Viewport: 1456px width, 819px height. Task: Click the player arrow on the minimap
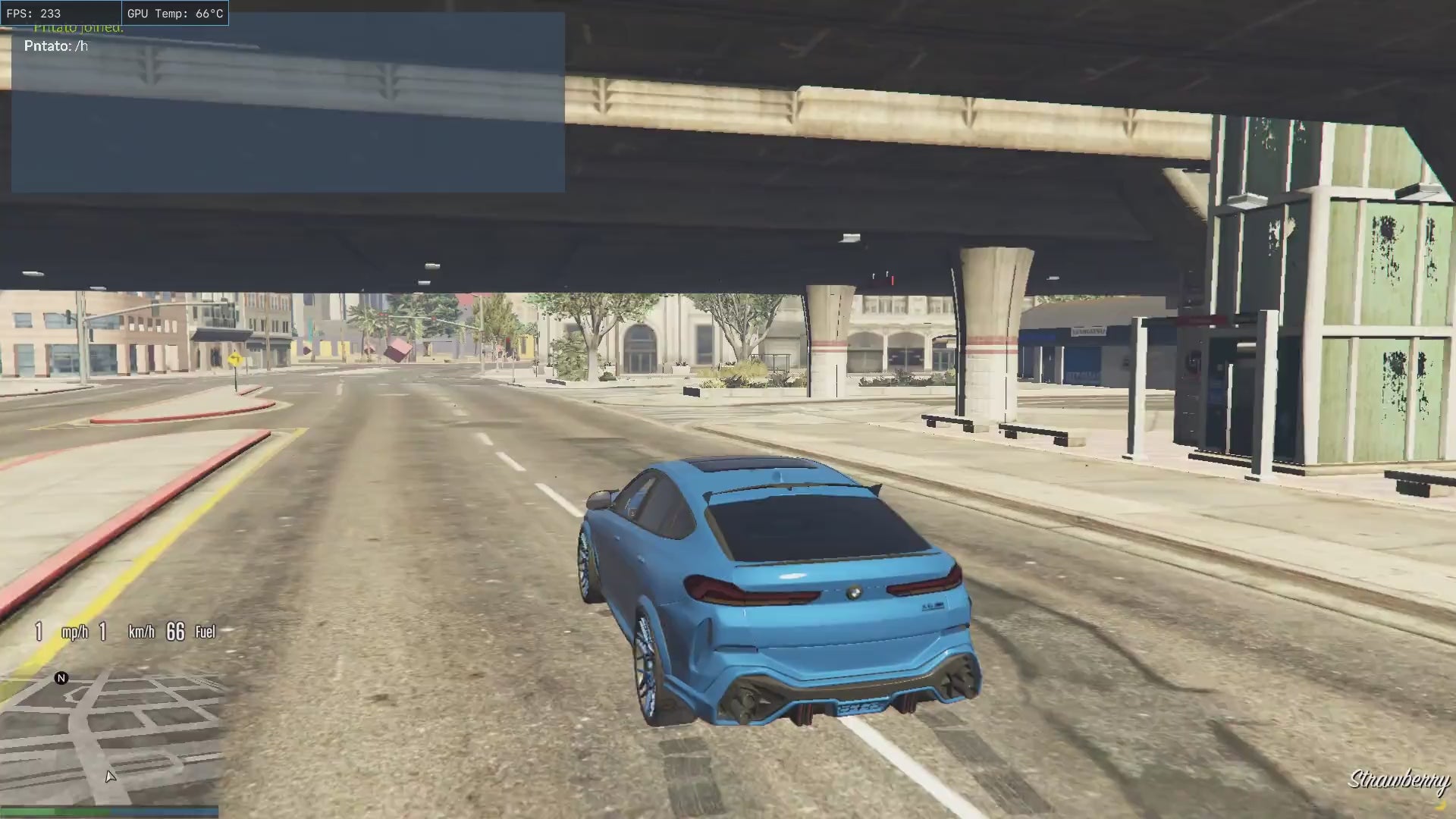click(111, 776)
